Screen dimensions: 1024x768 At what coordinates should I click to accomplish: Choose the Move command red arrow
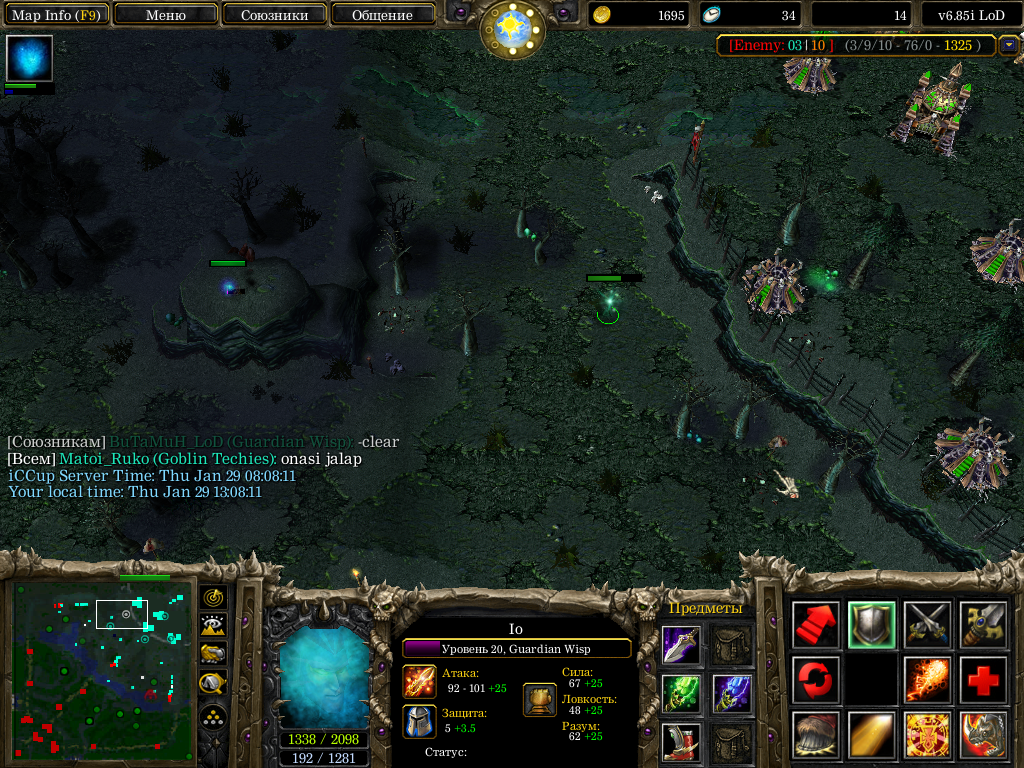click(x=816, y=625)
